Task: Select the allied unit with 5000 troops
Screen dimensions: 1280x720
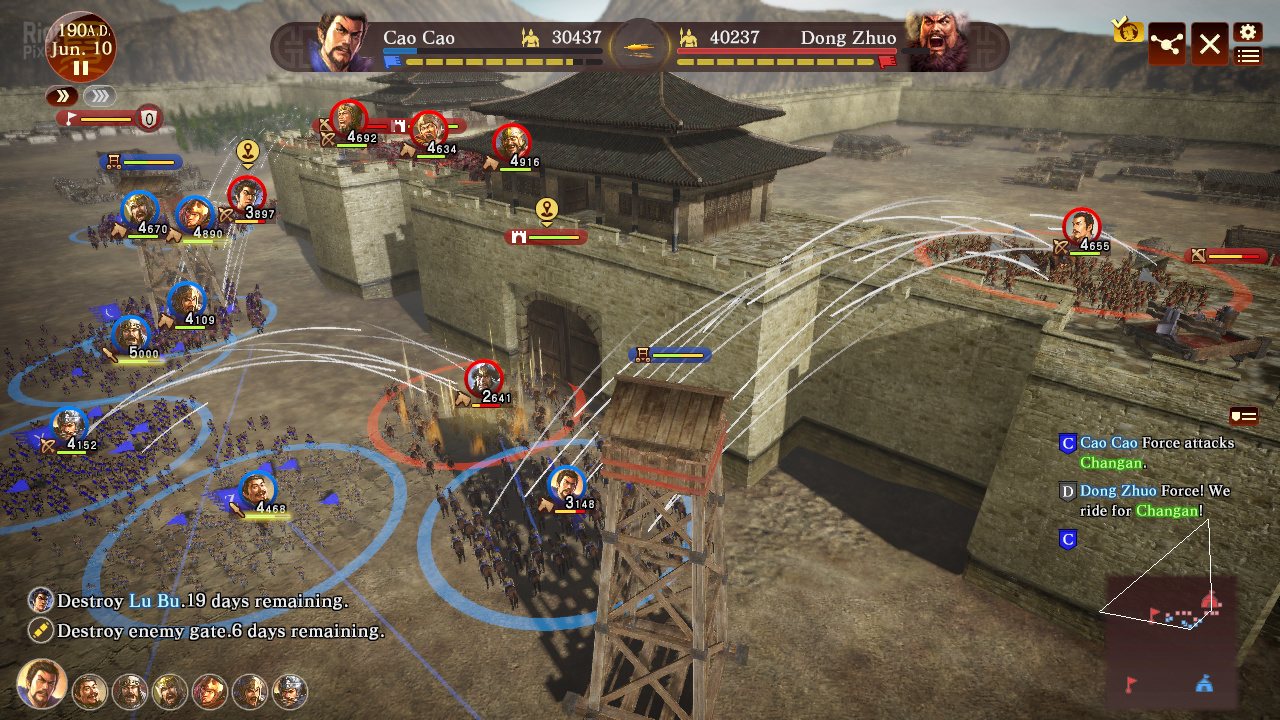Action: tap(131, 335)
